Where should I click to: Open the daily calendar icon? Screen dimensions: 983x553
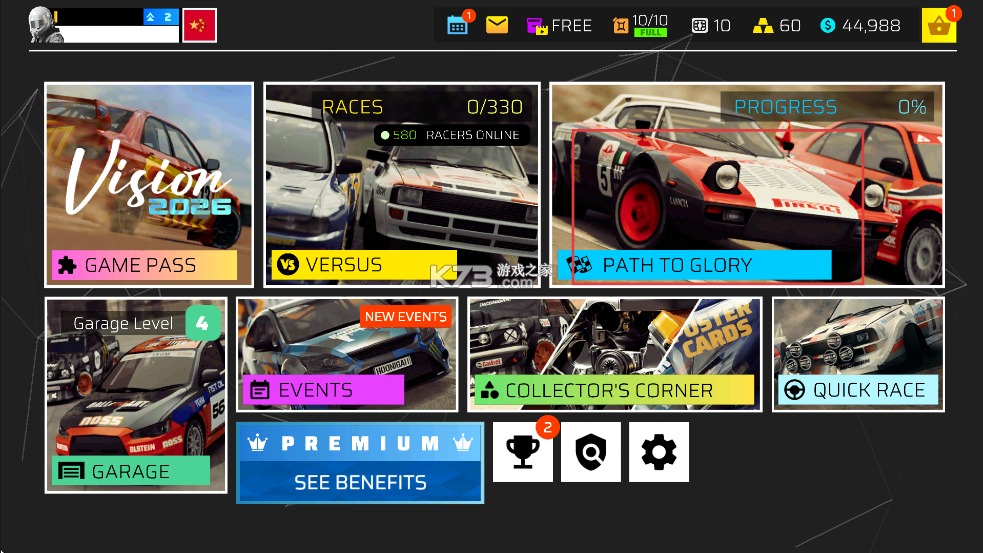click(458, 25)
